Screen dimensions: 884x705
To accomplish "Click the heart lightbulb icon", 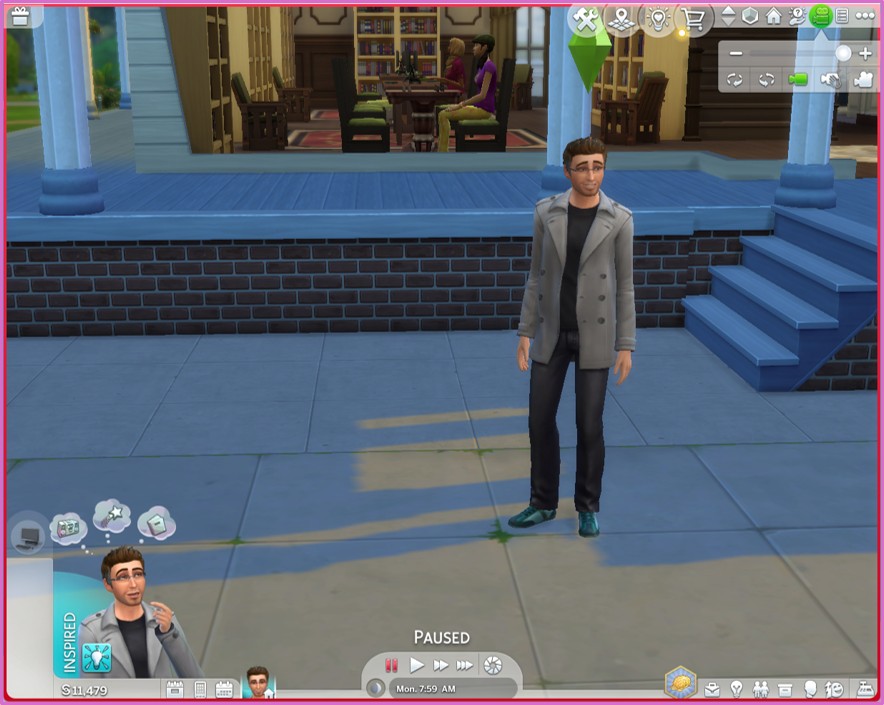I will tap(656, 18).
